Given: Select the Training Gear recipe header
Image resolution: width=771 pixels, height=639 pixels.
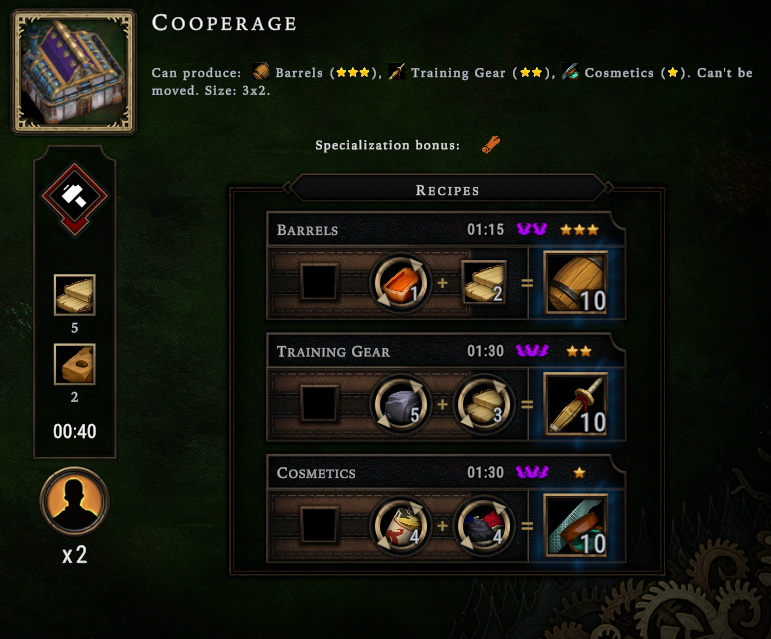Looking at the screenshot, I should tap(440, 351).
